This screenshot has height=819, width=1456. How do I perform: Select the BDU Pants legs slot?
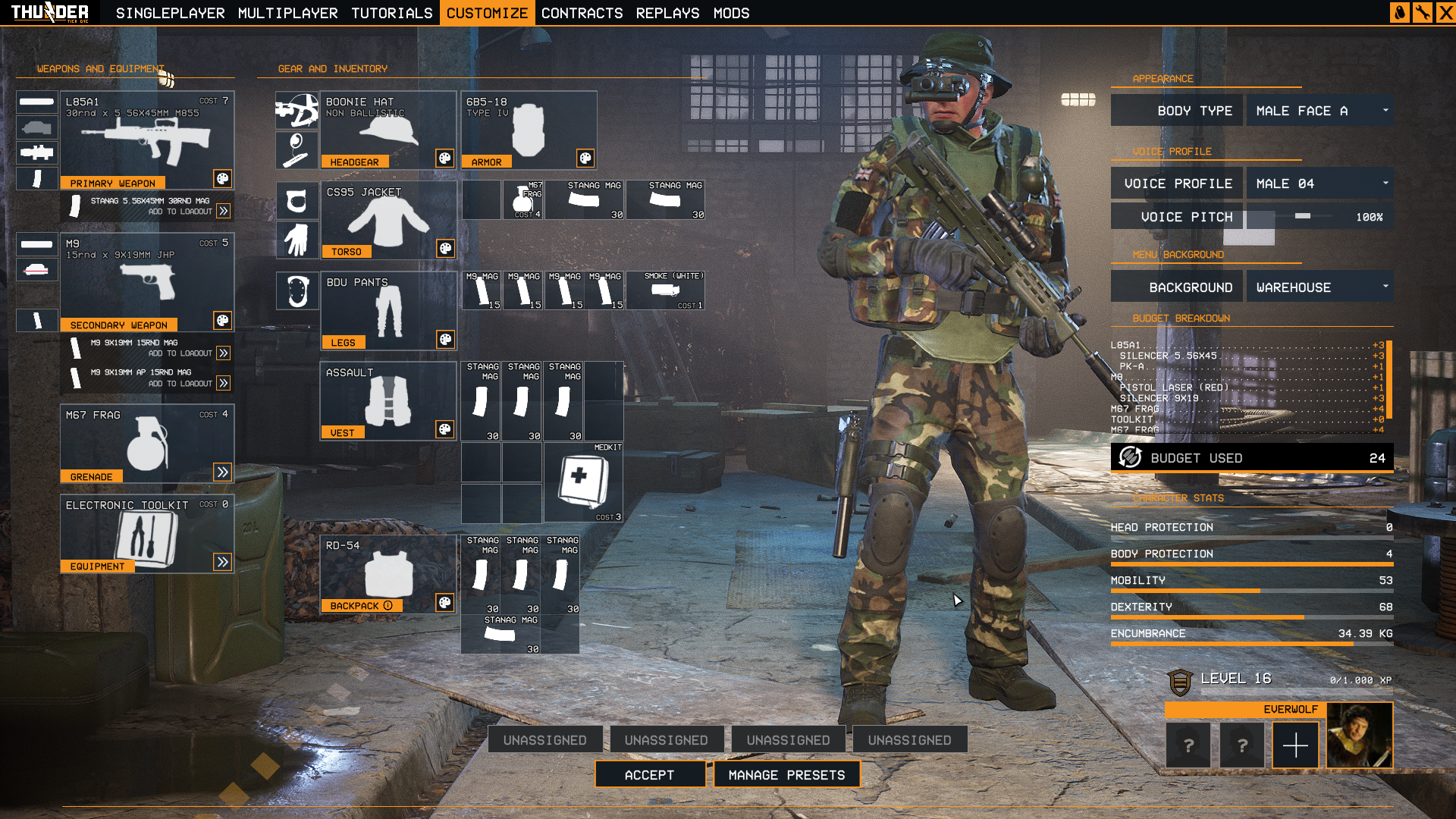pyautogui.click(x=388, y=310)
